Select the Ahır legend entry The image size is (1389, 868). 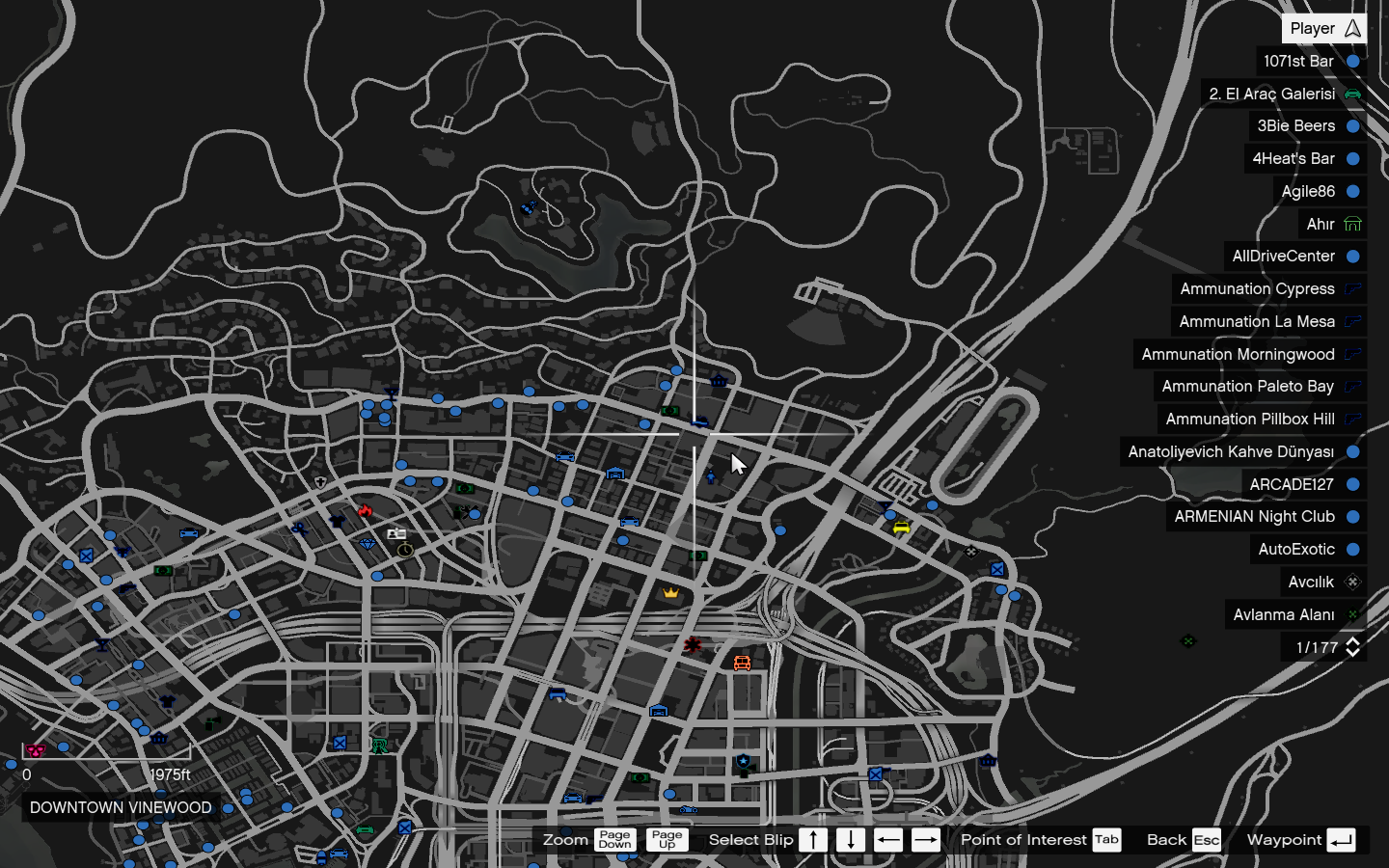(1331, 225)
